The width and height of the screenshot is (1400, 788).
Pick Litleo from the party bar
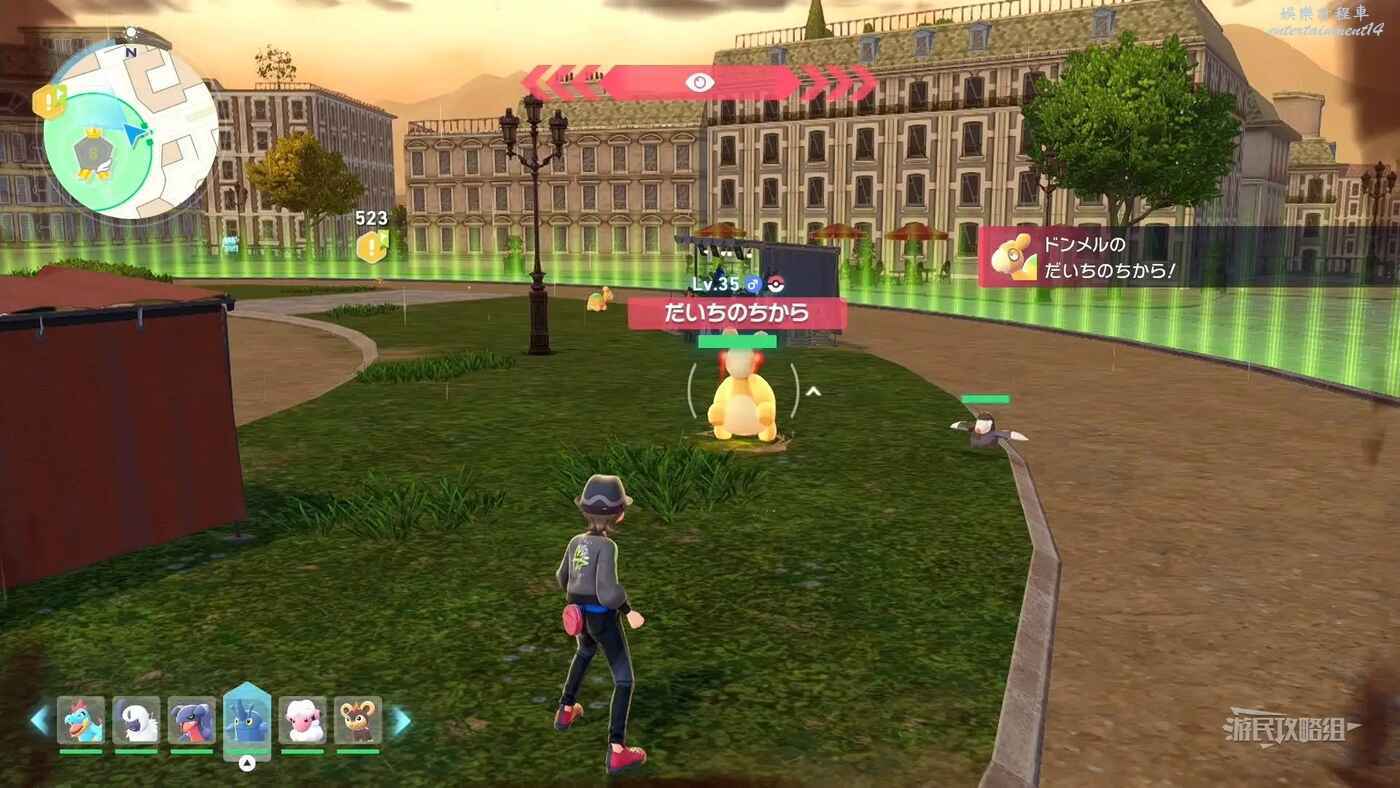click(x=358, y=720)
